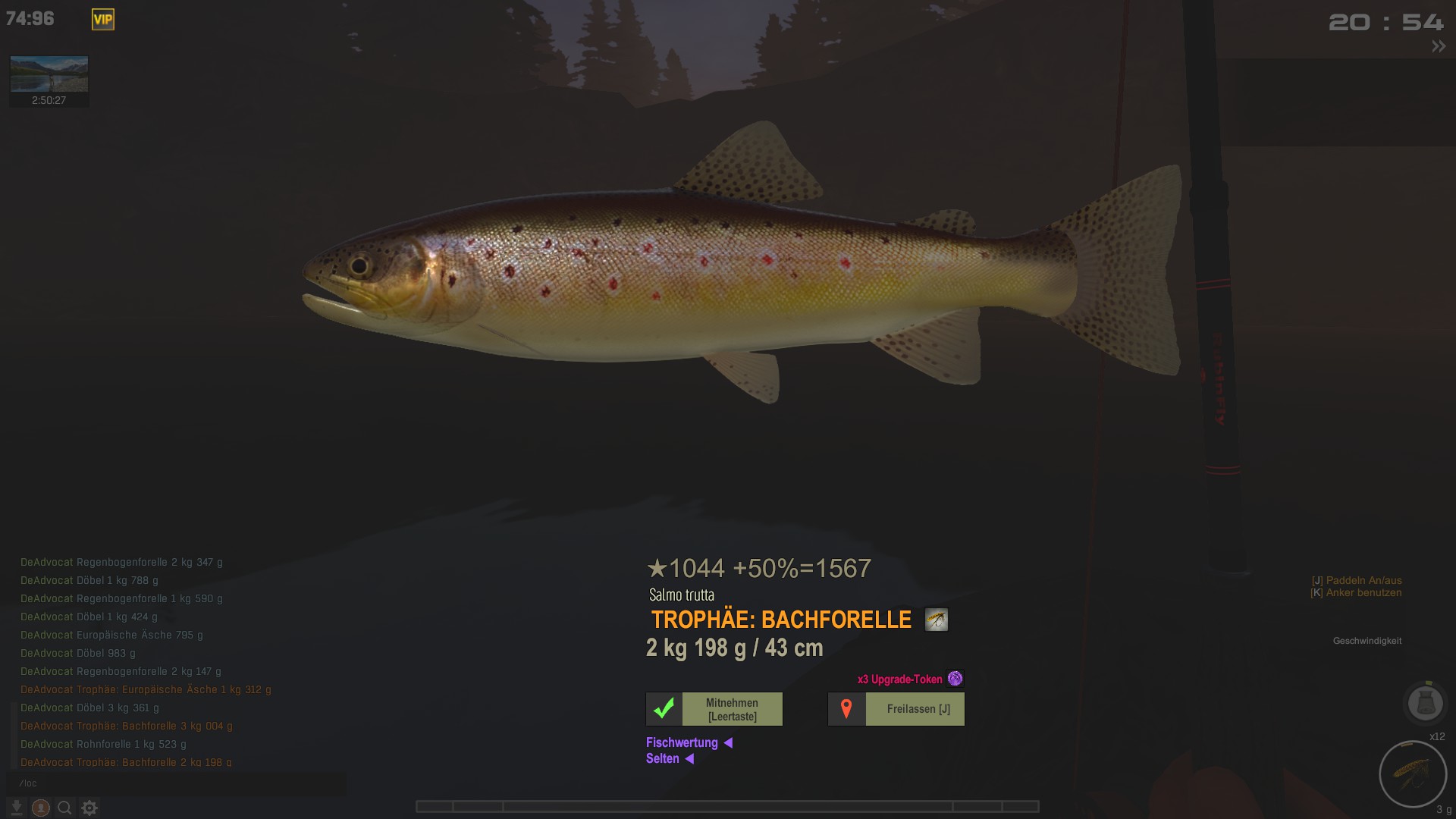Keep the fish with Mitnehmen button
This screenshot has height=819, width=1456.
coord(714,709)
